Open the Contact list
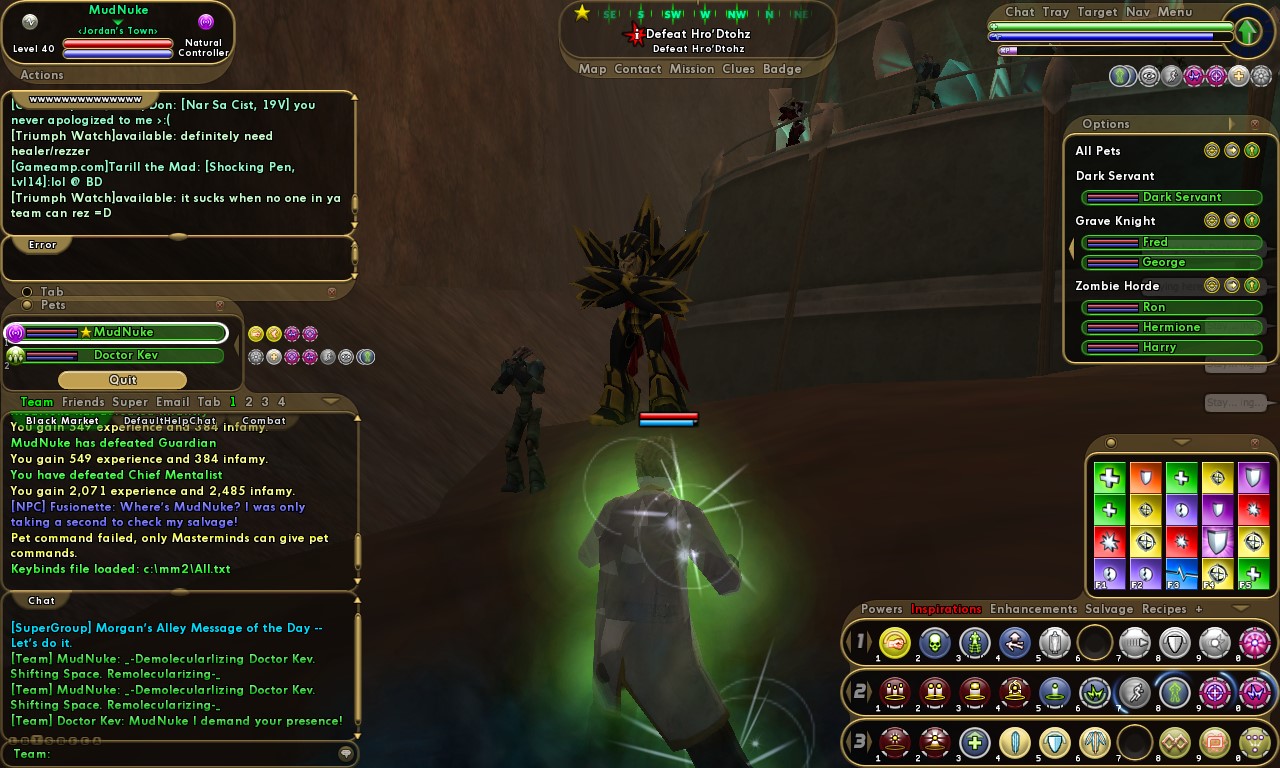 click(637, 69)
